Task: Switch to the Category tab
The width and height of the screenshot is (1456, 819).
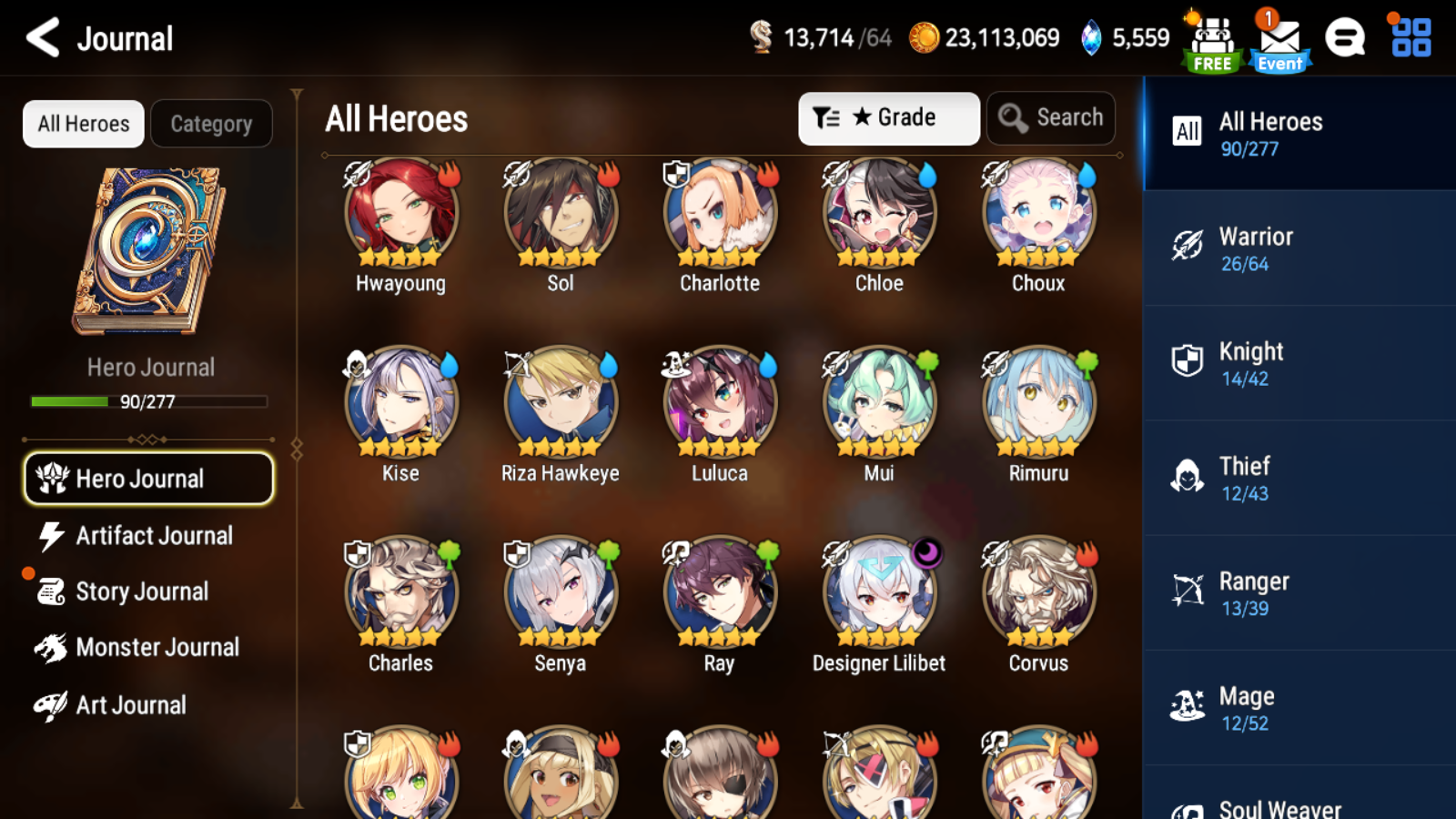Action: (x=212, y=123)
